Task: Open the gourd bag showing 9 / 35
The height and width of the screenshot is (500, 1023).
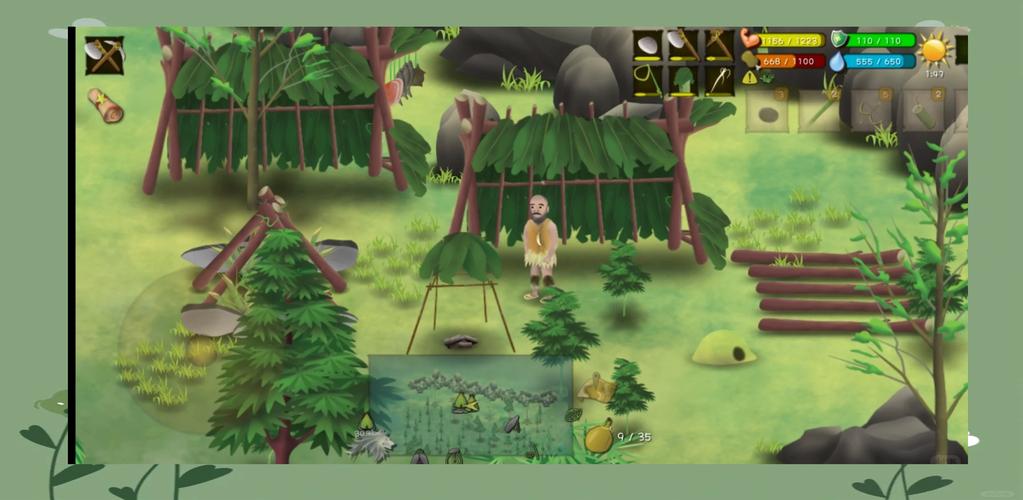Action: [599, 437]
